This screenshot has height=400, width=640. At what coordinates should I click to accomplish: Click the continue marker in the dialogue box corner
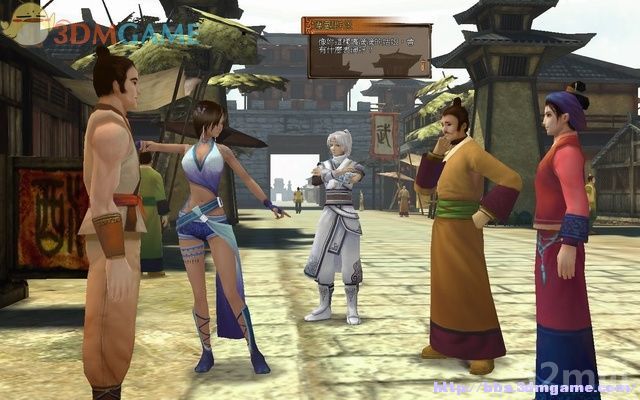coord(423,66)
